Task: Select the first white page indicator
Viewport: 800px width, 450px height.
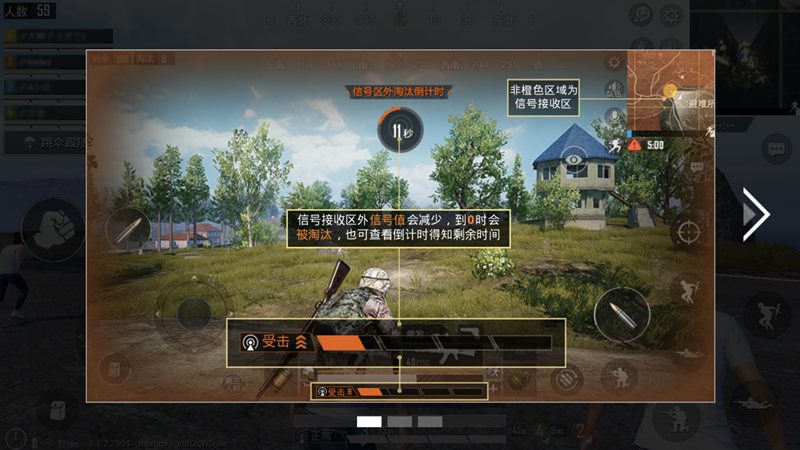Action: click(x=369, y=422)
